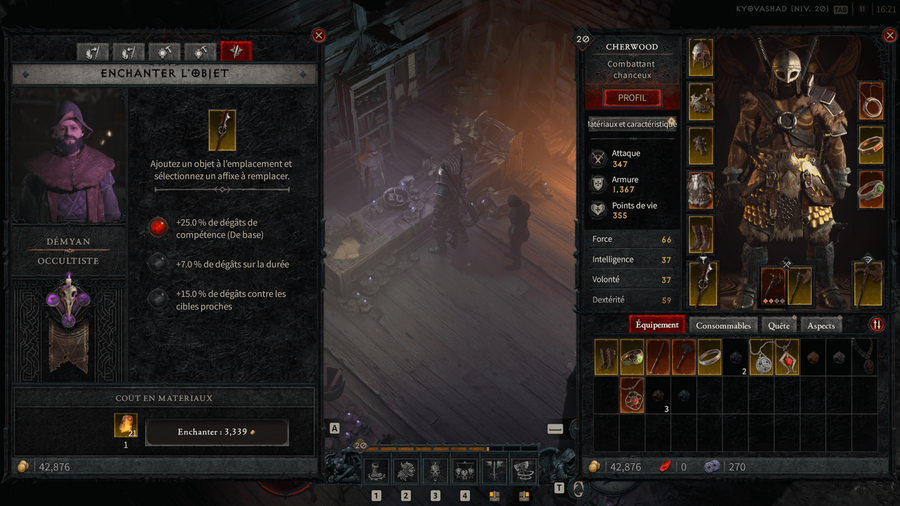The width and height of the screenshot is (900, 506).
Task: Choose the +7.0 % dégâts sur la durée affix
Action: (x=158, y=264)
